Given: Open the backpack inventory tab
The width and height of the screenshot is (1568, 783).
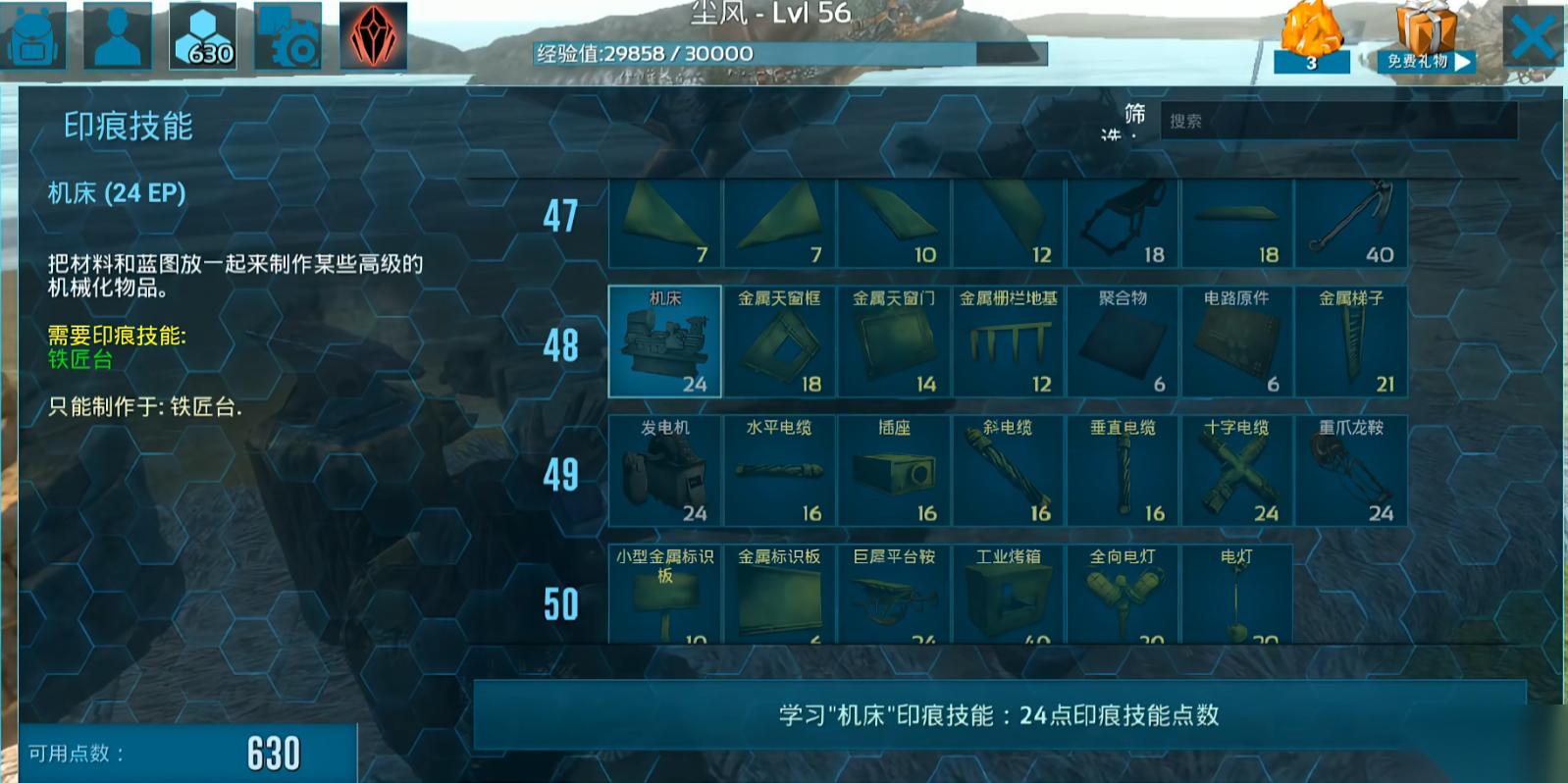Looking at the screenshot, I should point(32,37).
